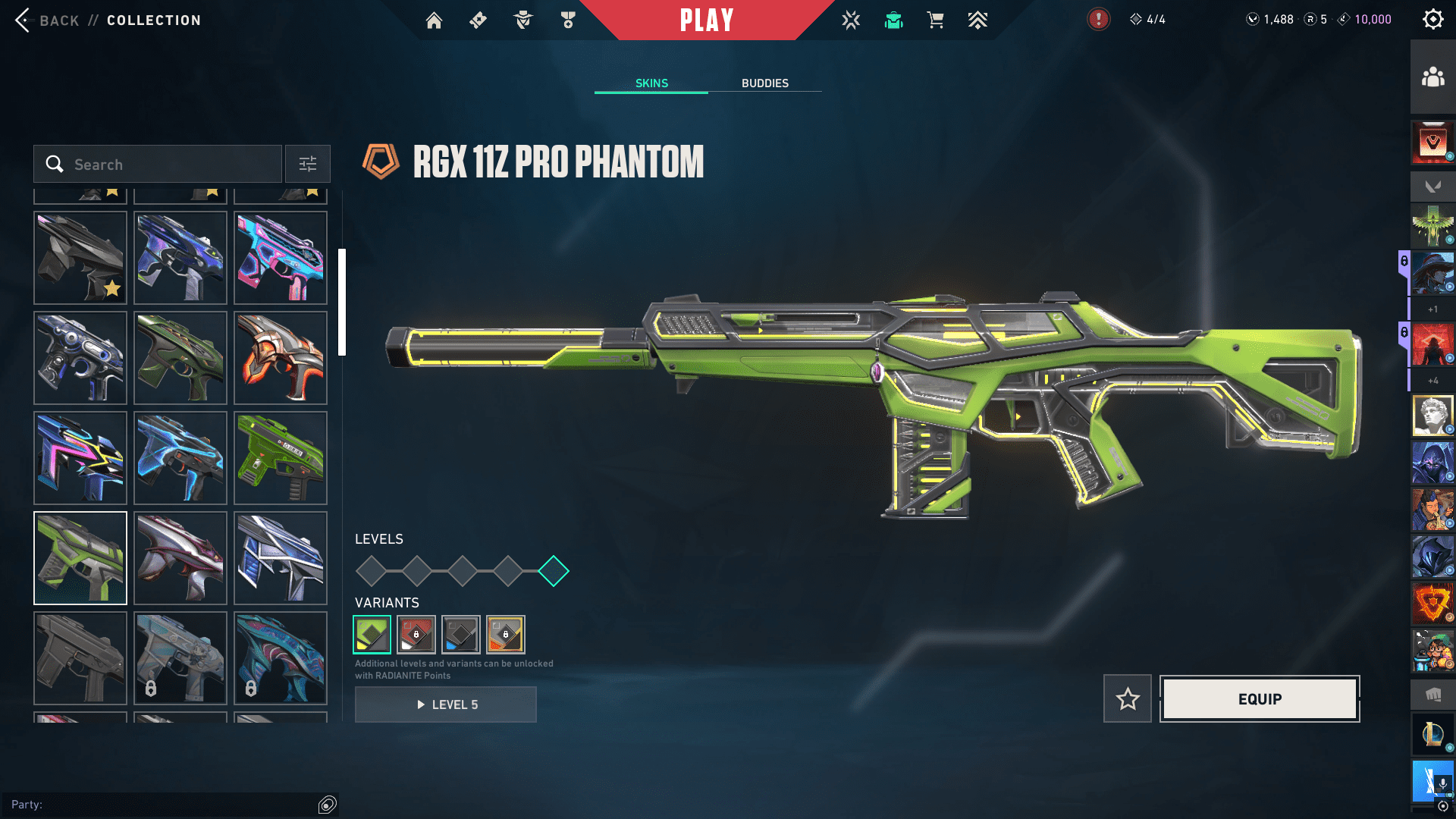Pick the pink and cyan Phantom thumbnail
This screenshot has width=1456, height=819.
pyautogui.click(x=281, y=258)
